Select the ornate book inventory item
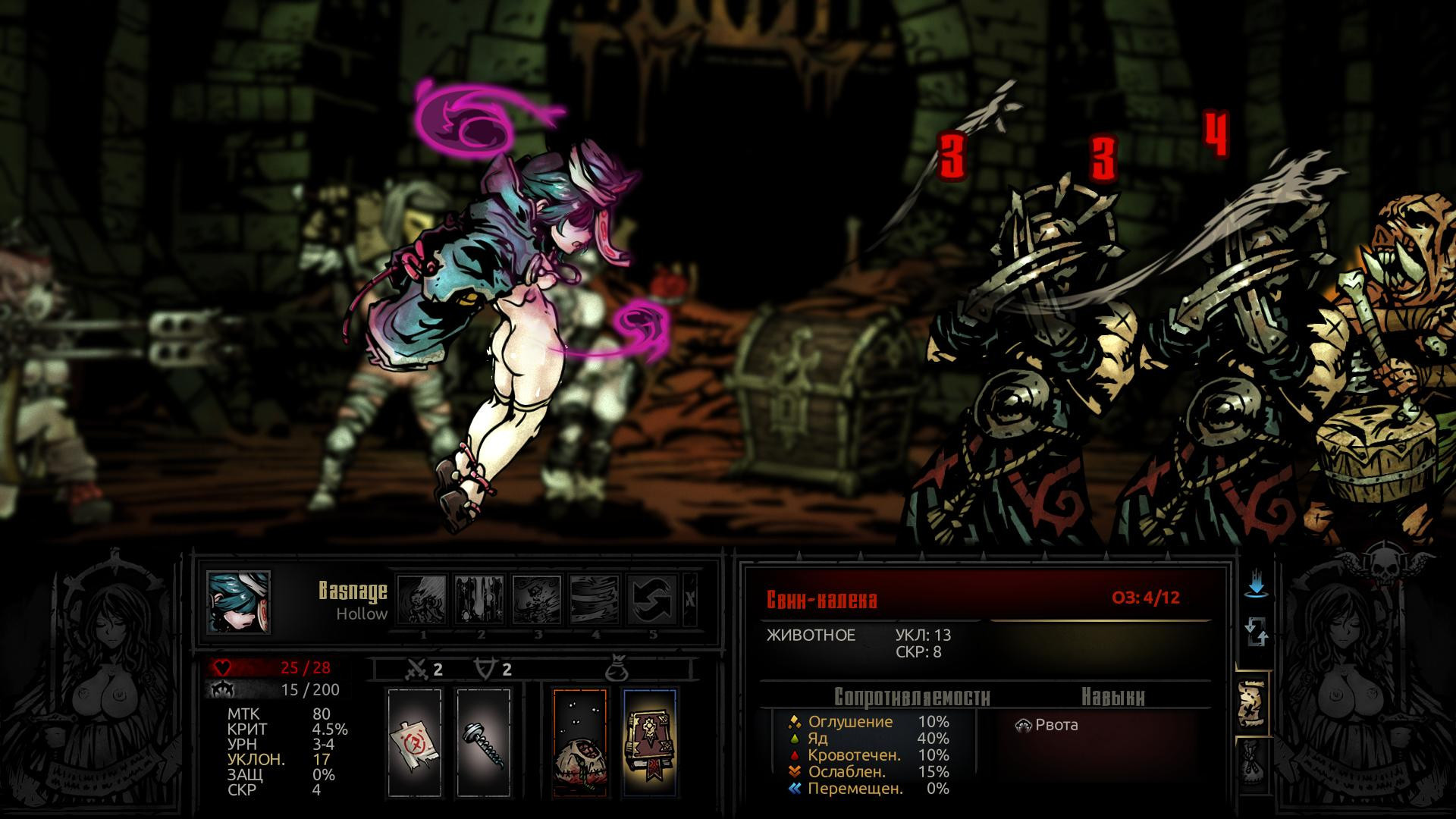 click(649, 742)
